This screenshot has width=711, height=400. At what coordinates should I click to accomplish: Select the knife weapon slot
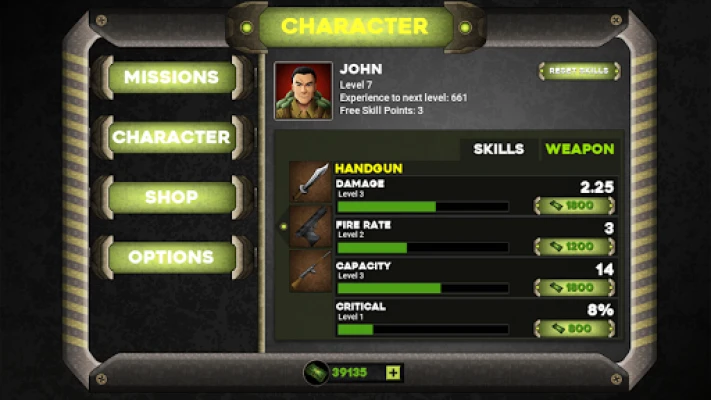[x=310, y=182]
